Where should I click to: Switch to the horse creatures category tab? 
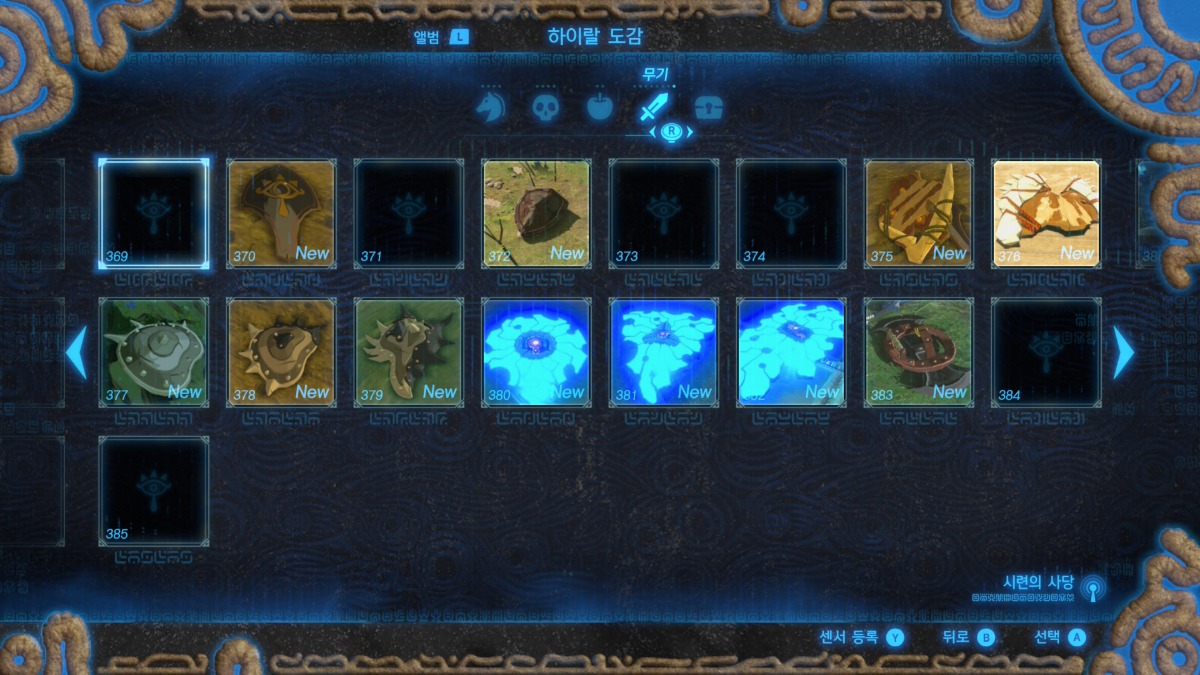click(490, 108)
